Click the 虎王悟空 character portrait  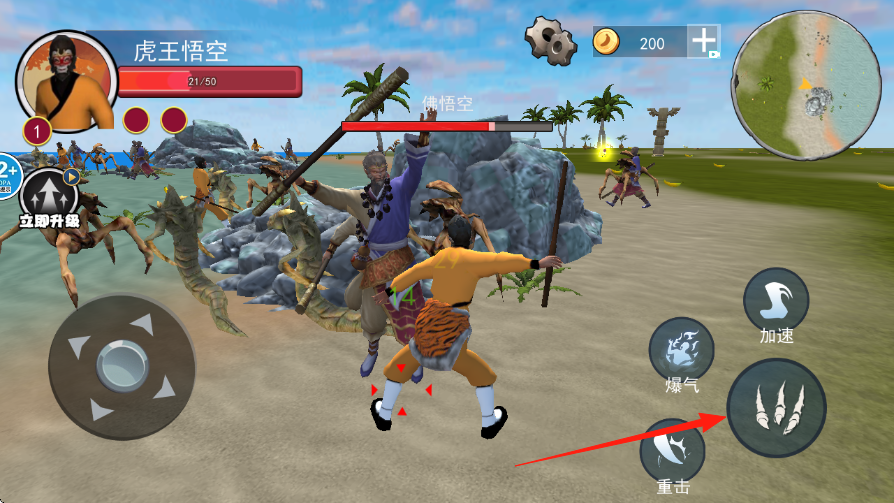[67, 82]
